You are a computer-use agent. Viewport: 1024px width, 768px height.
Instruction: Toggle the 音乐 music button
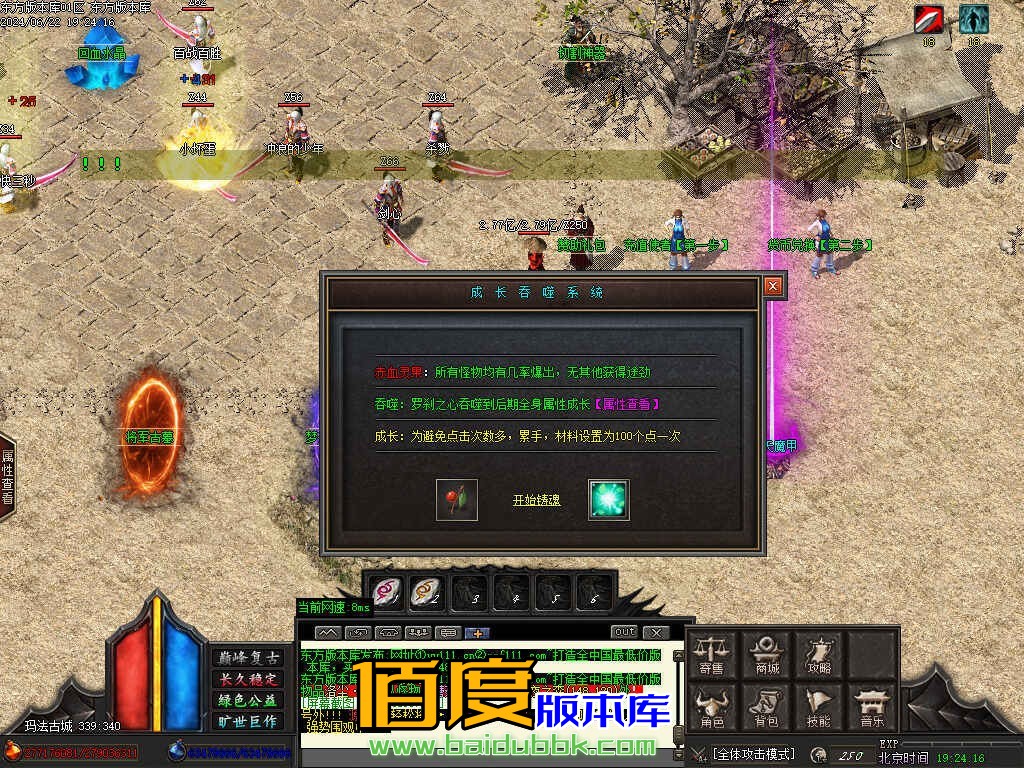pos(872,707)
